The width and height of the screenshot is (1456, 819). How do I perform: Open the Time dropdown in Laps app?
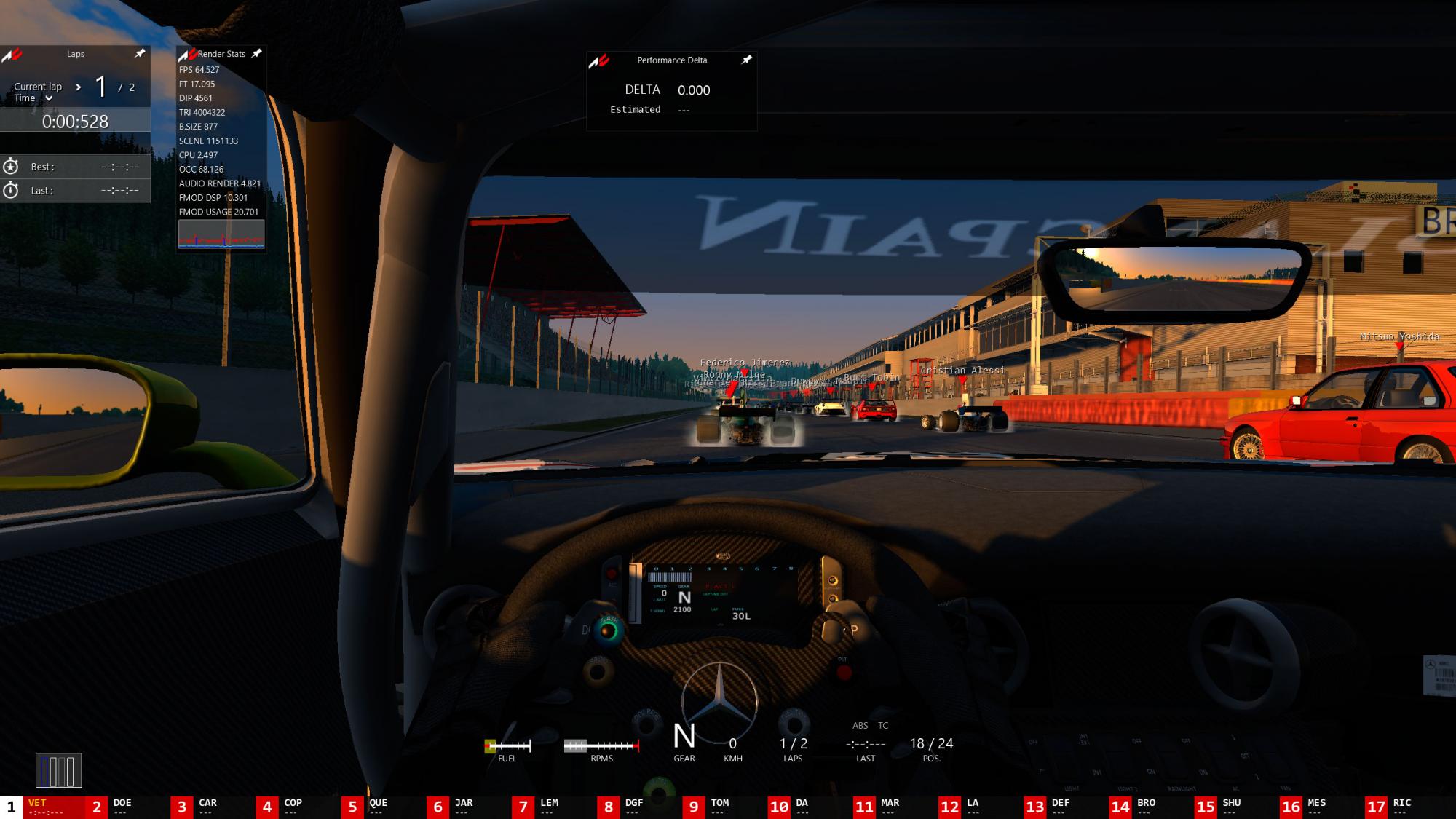point(49,98)
